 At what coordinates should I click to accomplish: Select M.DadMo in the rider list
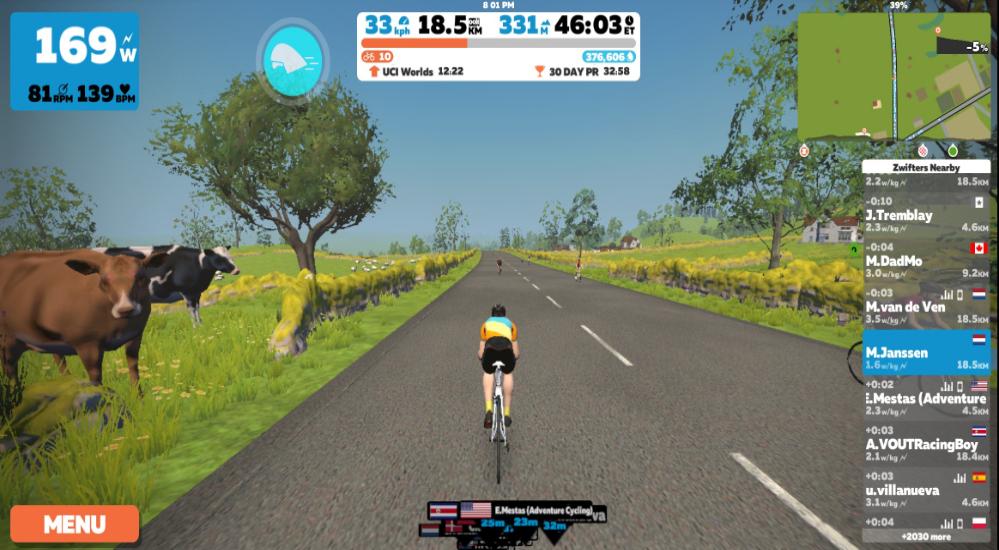[925, 261]
